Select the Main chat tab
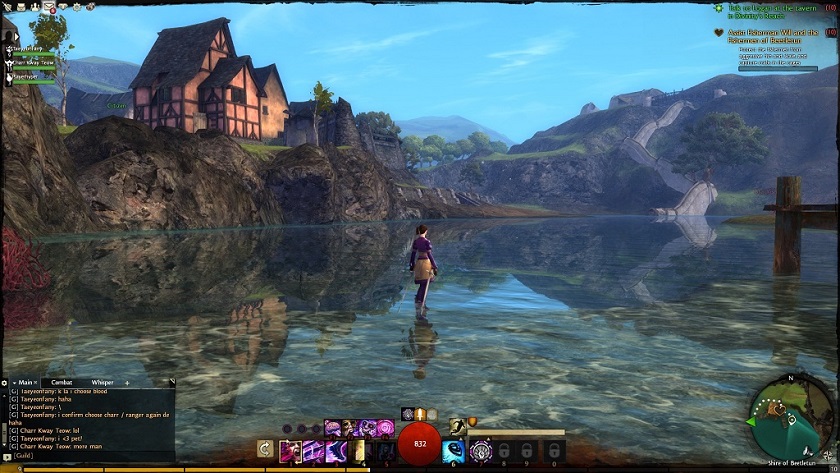The height and width of the screenshot is (473, 840). [x=24, y=382]
